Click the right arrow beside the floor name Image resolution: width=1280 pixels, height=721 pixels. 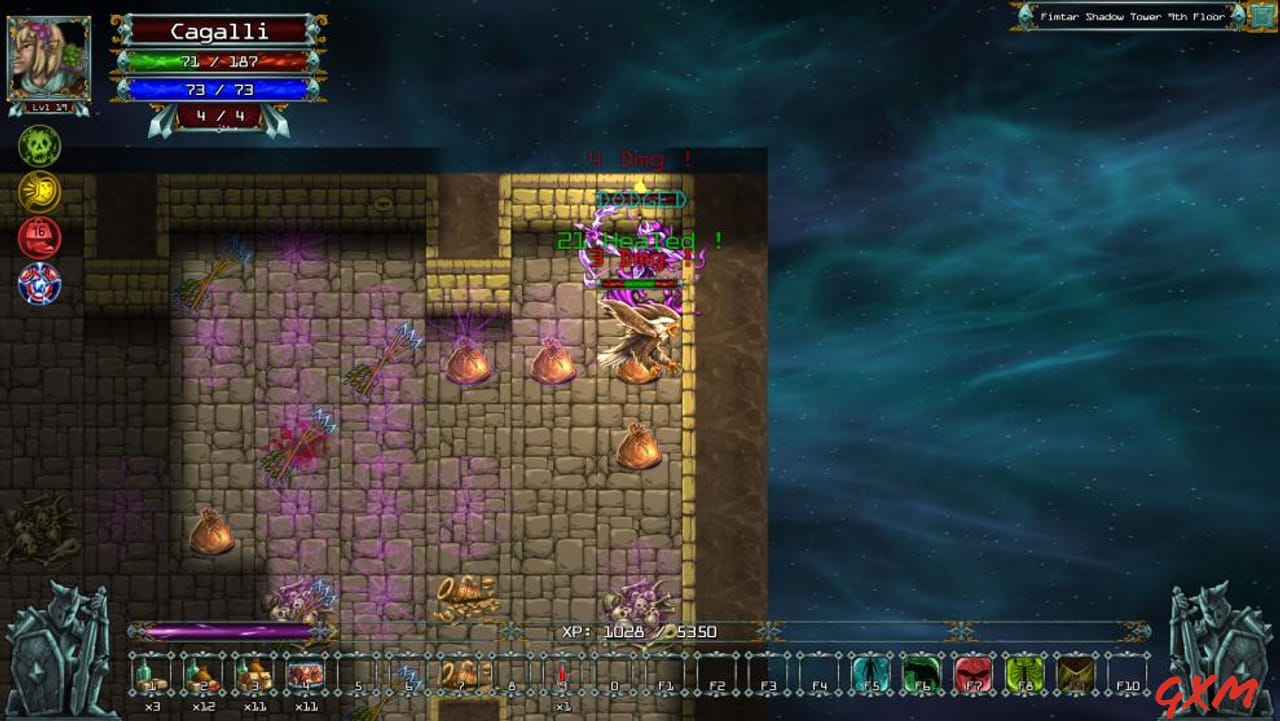click(1237, 17)
